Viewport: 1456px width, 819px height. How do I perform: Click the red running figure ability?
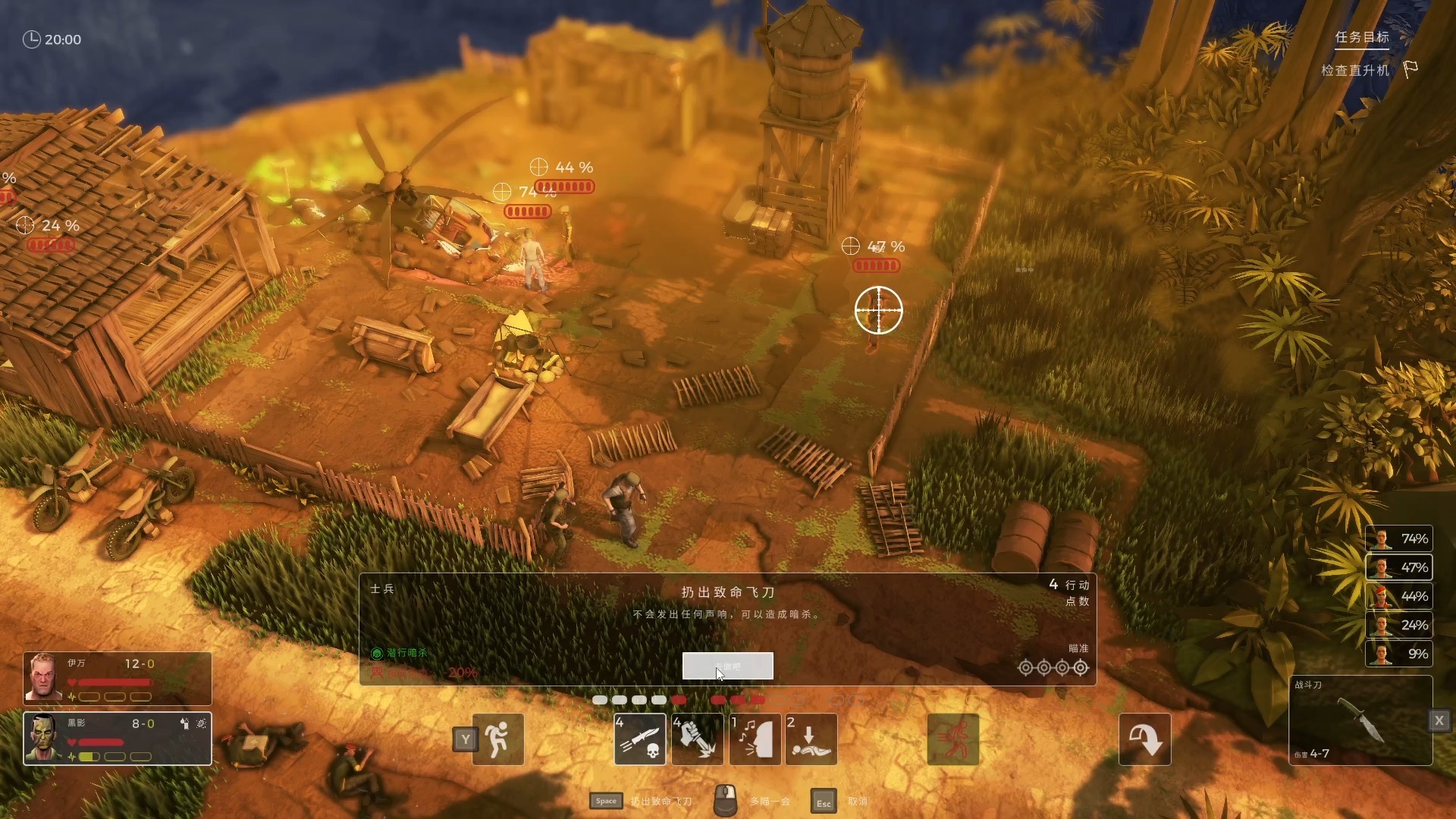click(953, 739)
